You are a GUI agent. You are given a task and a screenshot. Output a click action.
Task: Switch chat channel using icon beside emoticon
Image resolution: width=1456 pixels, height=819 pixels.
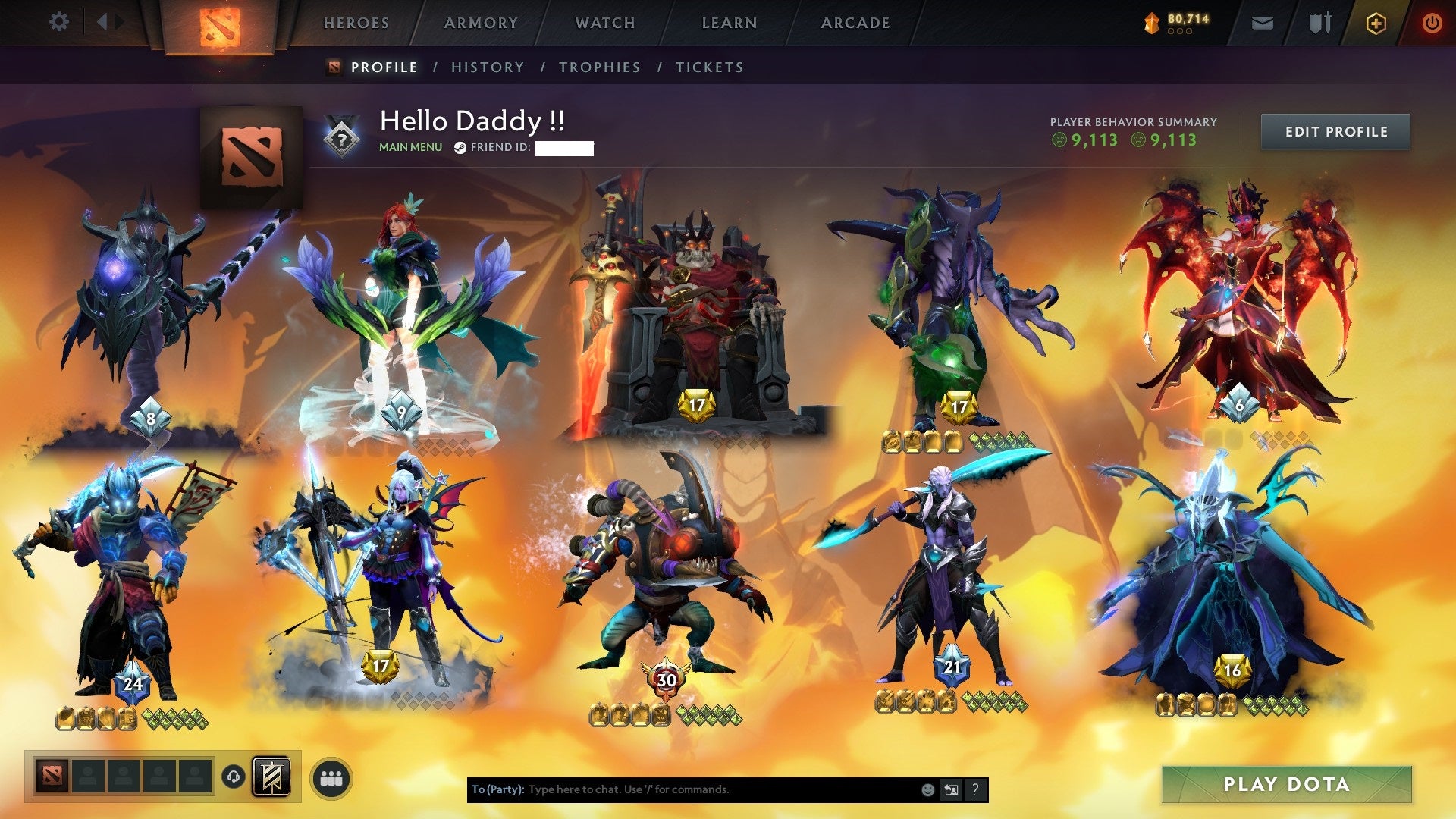coord(951,789)
